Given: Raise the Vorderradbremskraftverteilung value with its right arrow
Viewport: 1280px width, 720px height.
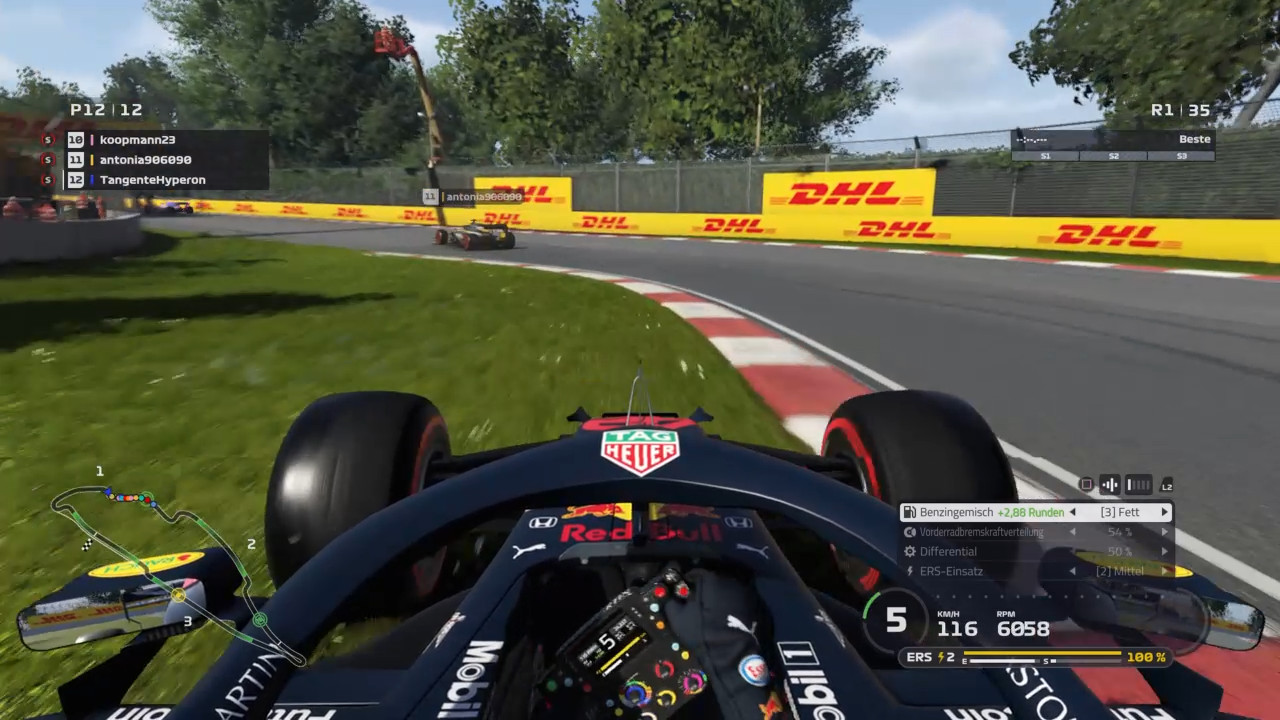Looking at the screenshot, I should (x=1164, y=532).
